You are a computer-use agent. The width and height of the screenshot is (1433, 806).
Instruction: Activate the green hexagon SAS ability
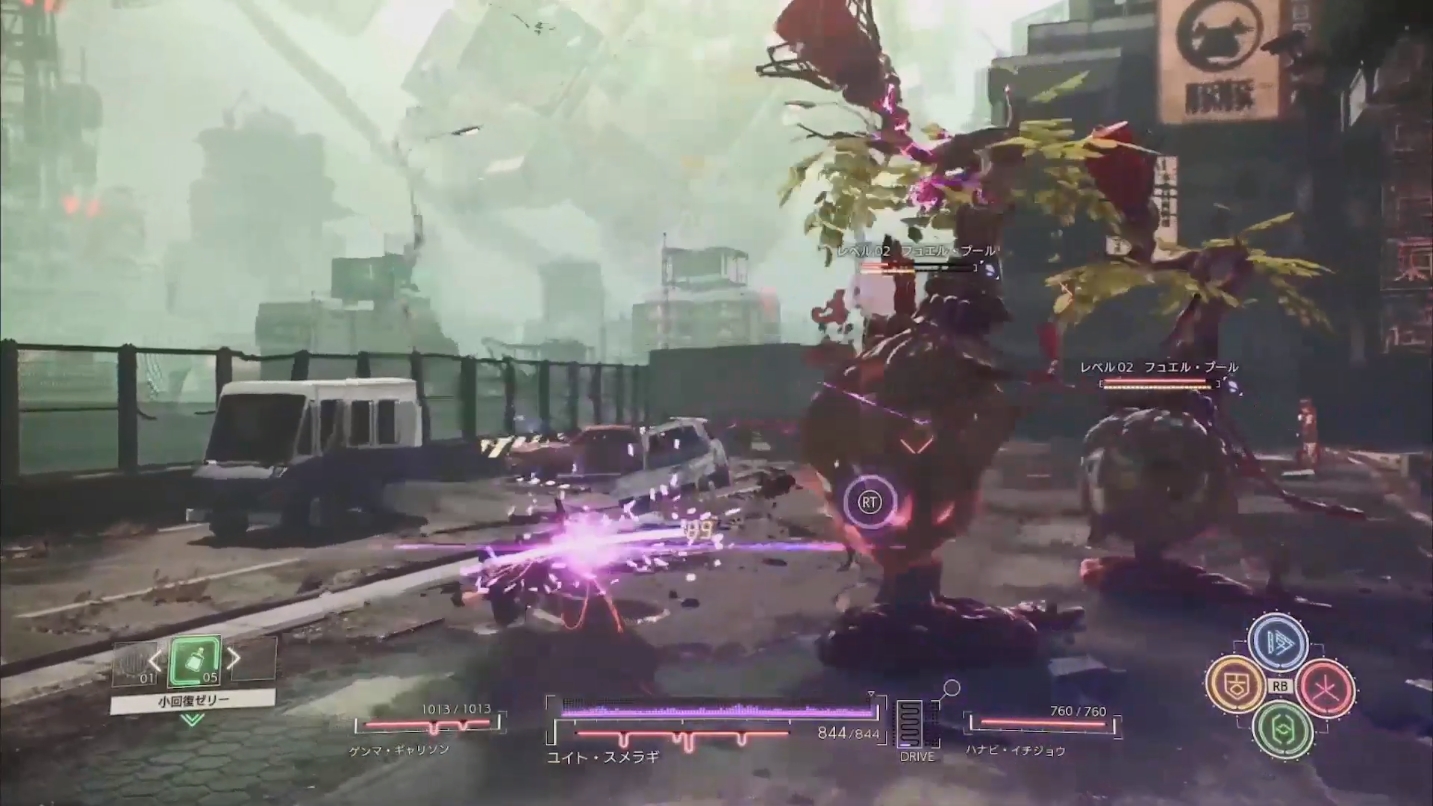[1281, 729]
